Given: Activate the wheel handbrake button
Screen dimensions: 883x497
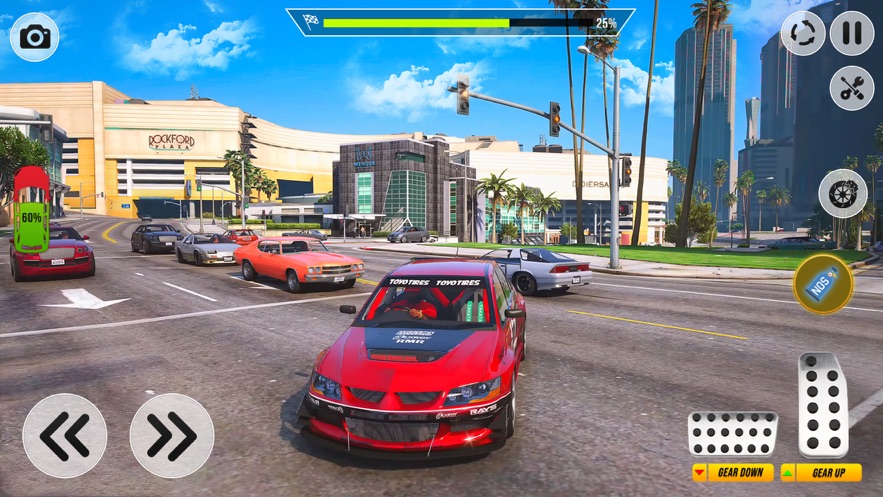Looking at the screenshot, I should click(x=843, y=193).
